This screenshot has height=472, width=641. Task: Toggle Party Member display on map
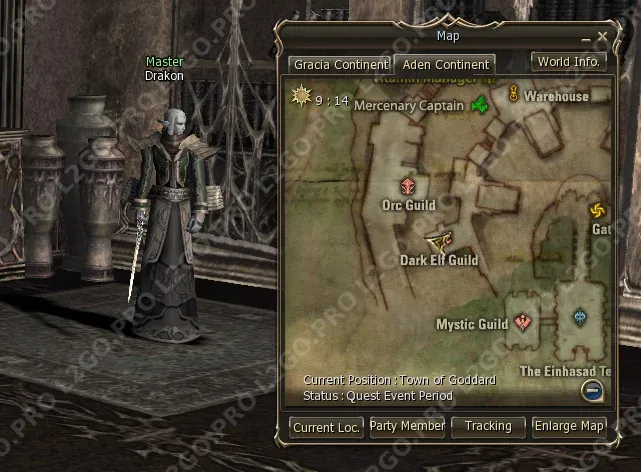pyautogui.click(x=407, y=427)
